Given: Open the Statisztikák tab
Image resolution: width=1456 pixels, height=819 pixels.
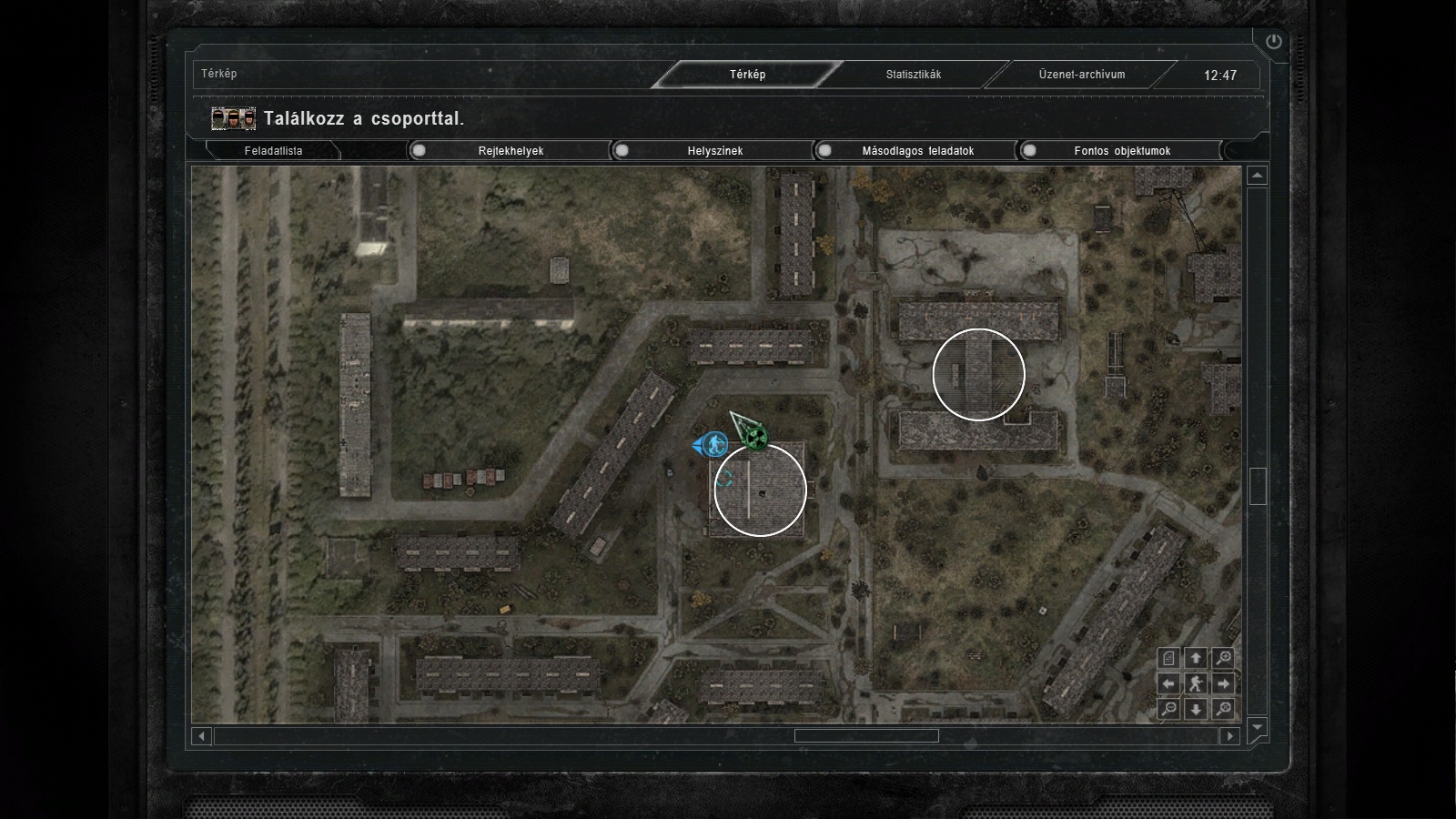Looking at the screenshot, I should click(914, 75).
